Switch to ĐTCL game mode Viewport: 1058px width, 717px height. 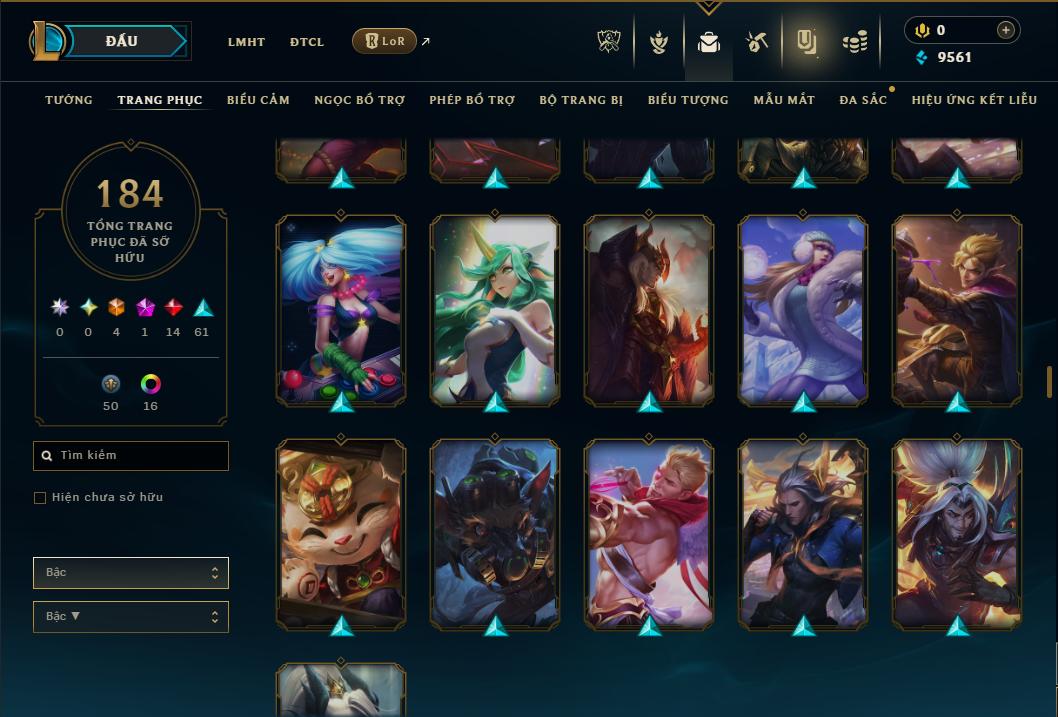point(307,42)
